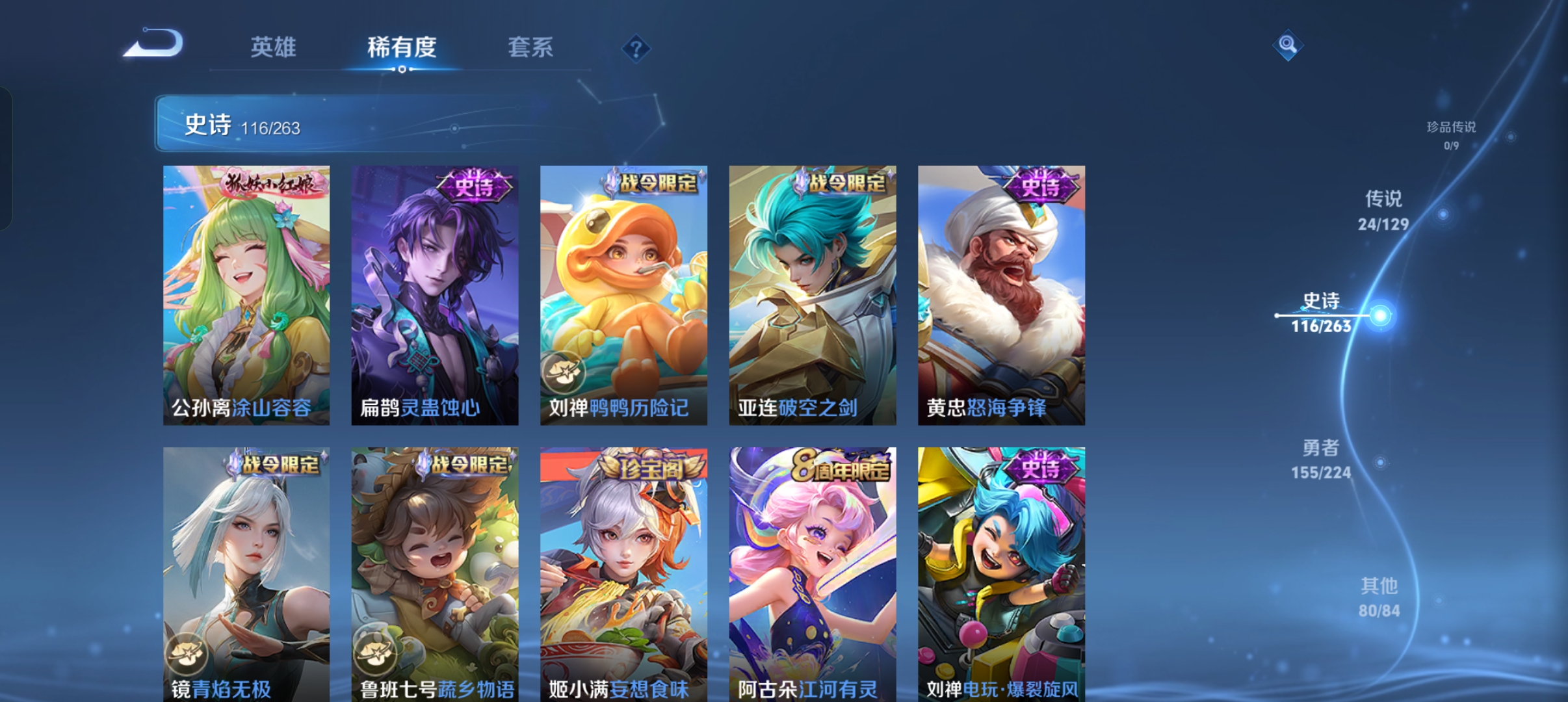This screenshot has width=1568, height=702.
Task: Open the 套系 tab
Action: (x=530, y=47)
